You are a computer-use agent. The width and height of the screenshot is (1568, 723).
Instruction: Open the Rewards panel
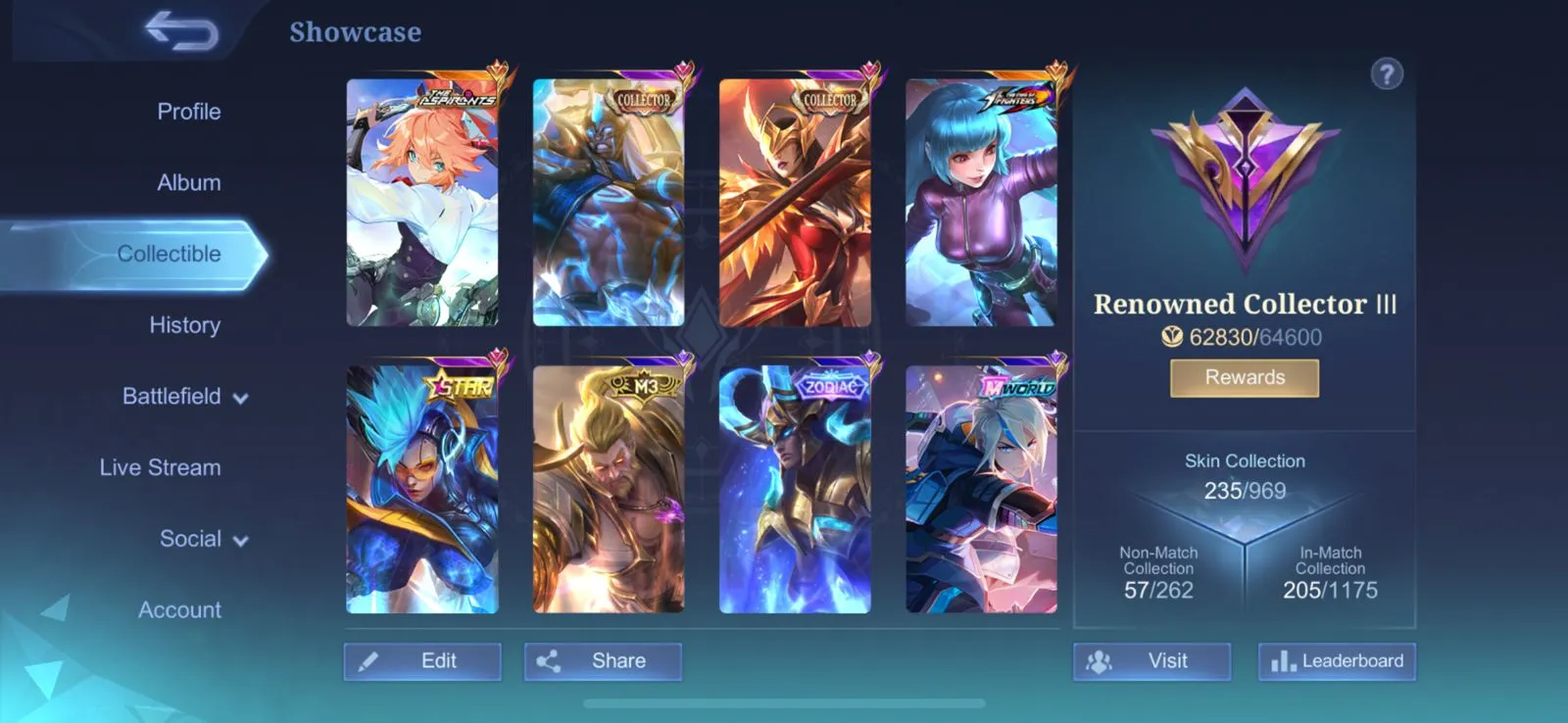[1245, 377]
